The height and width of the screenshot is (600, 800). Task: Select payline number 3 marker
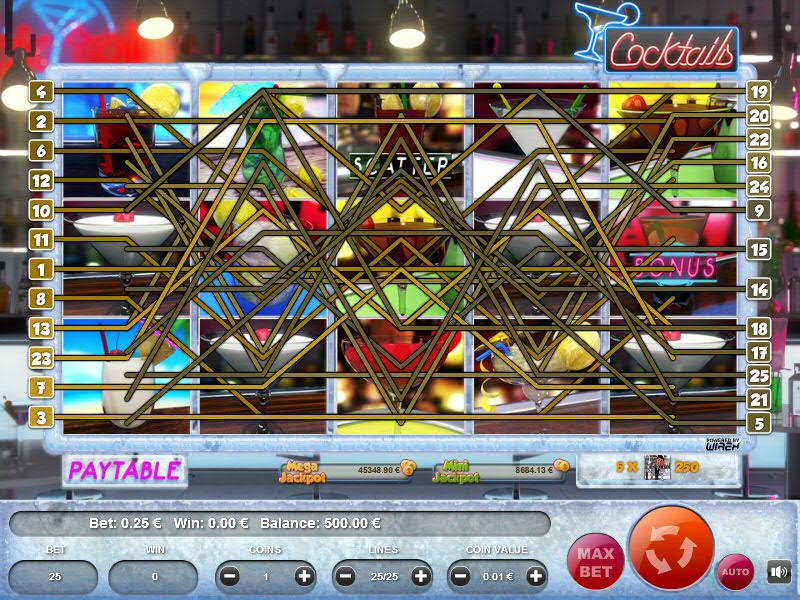pyautogui.click(x=41, y=417)
